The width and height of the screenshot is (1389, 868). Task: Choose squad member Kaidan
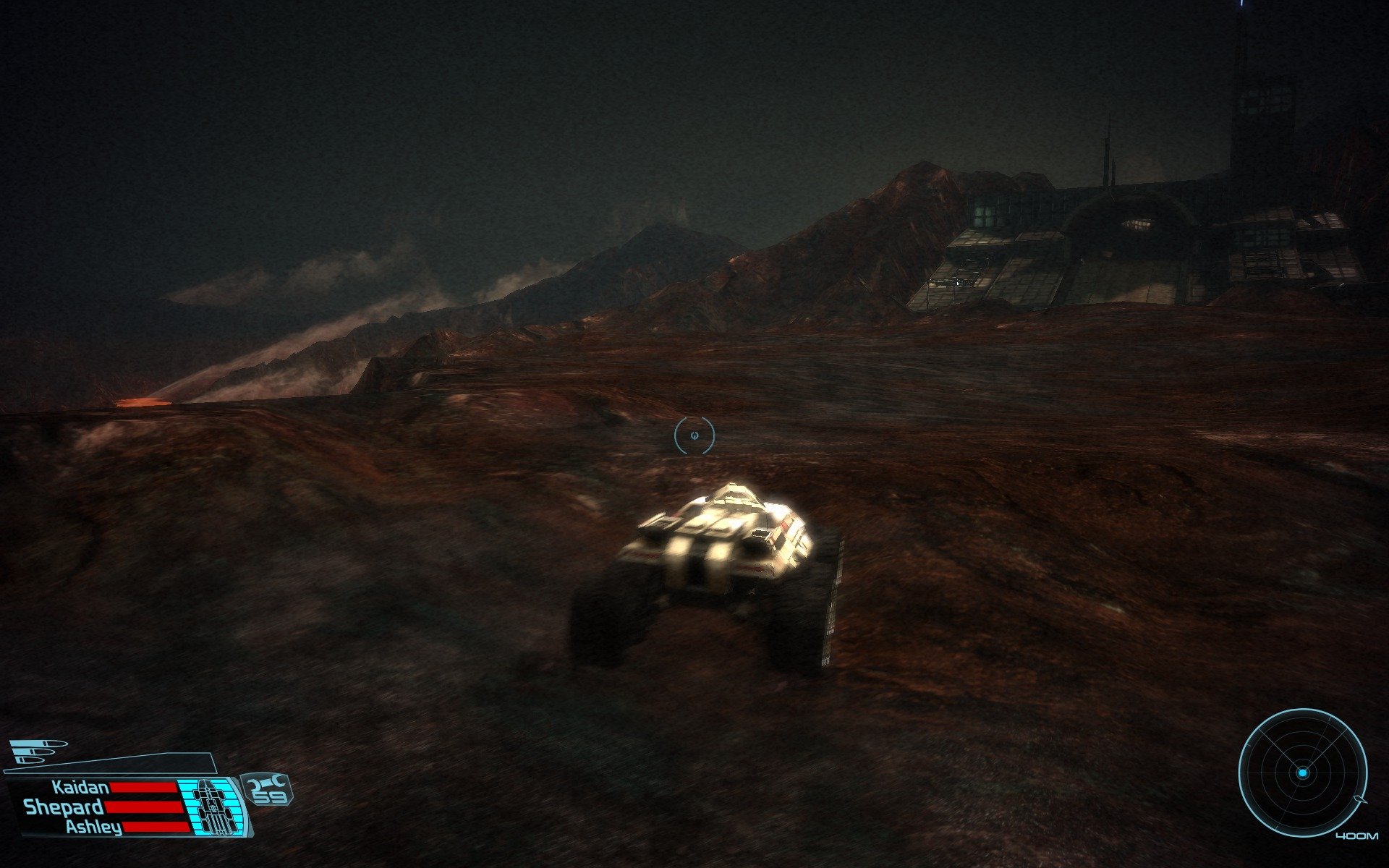coord(80,787)
